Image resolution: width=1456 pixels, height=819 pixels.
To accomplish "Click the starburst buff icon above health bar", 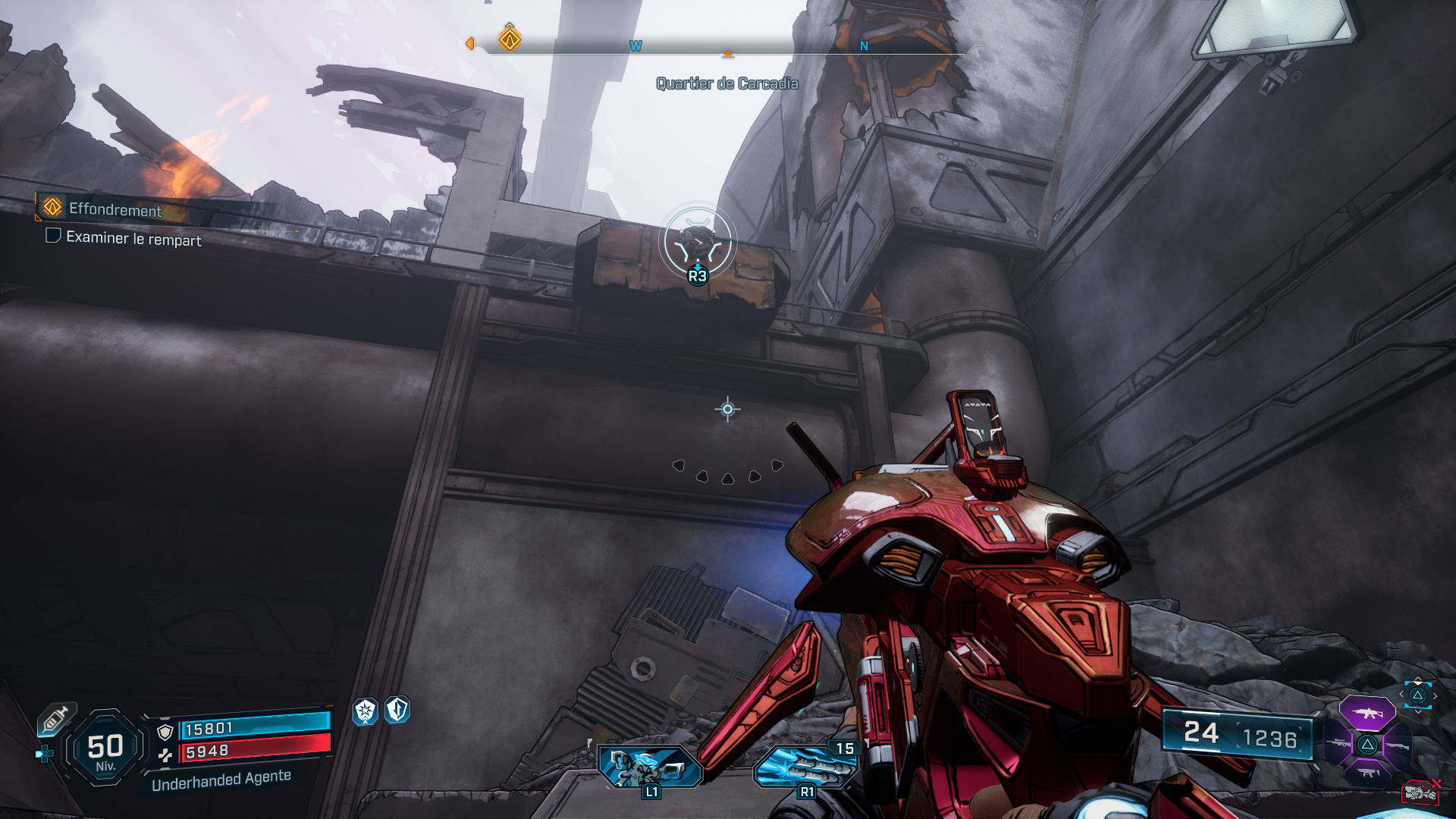I will click(x=365, y=710).
